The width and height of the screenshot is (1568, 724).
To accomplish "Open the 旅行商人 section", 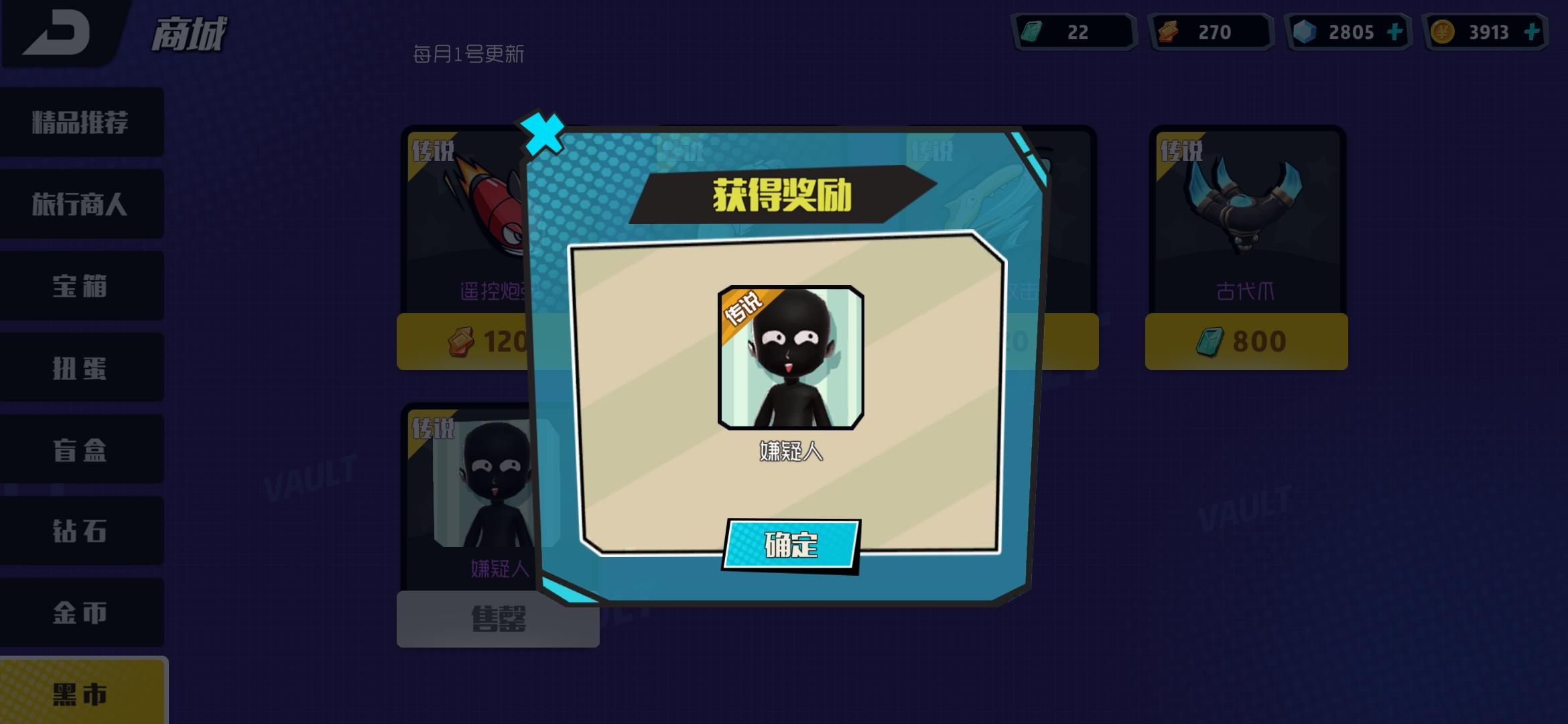I will pyautogui.click(x=82, y=204).
